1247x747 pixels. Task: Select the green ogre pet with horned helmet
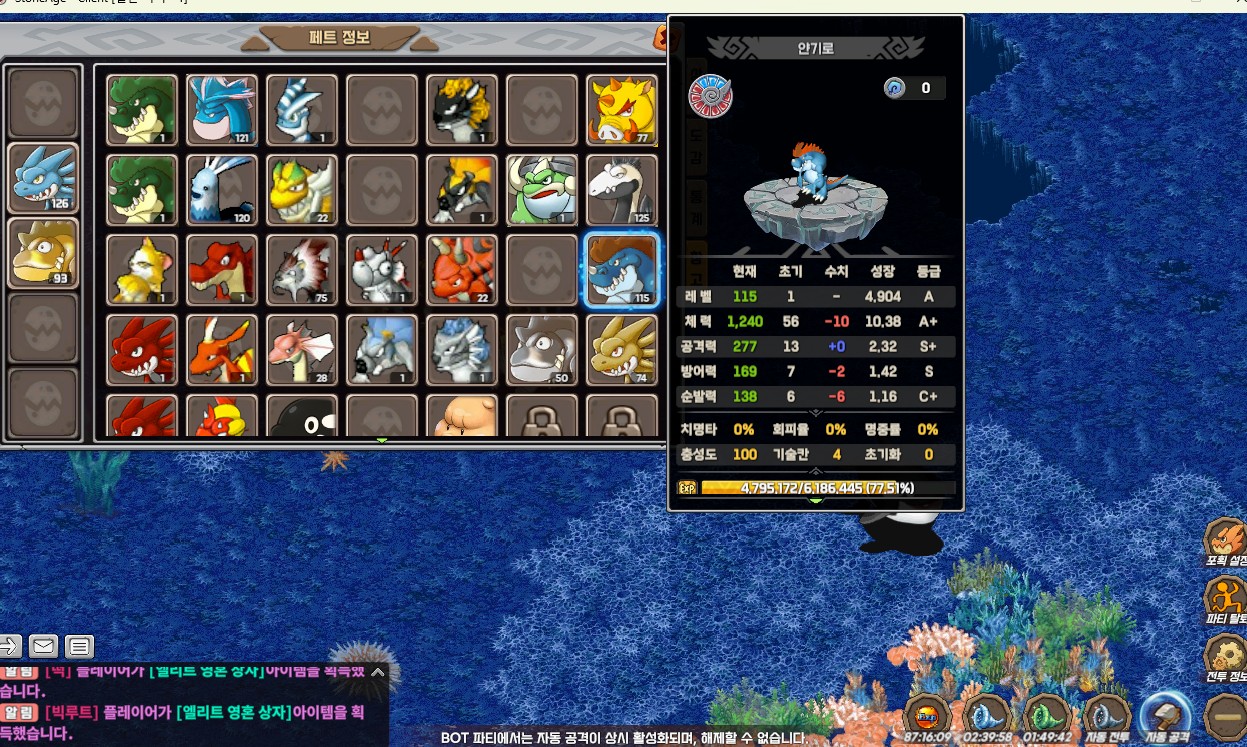542,190
